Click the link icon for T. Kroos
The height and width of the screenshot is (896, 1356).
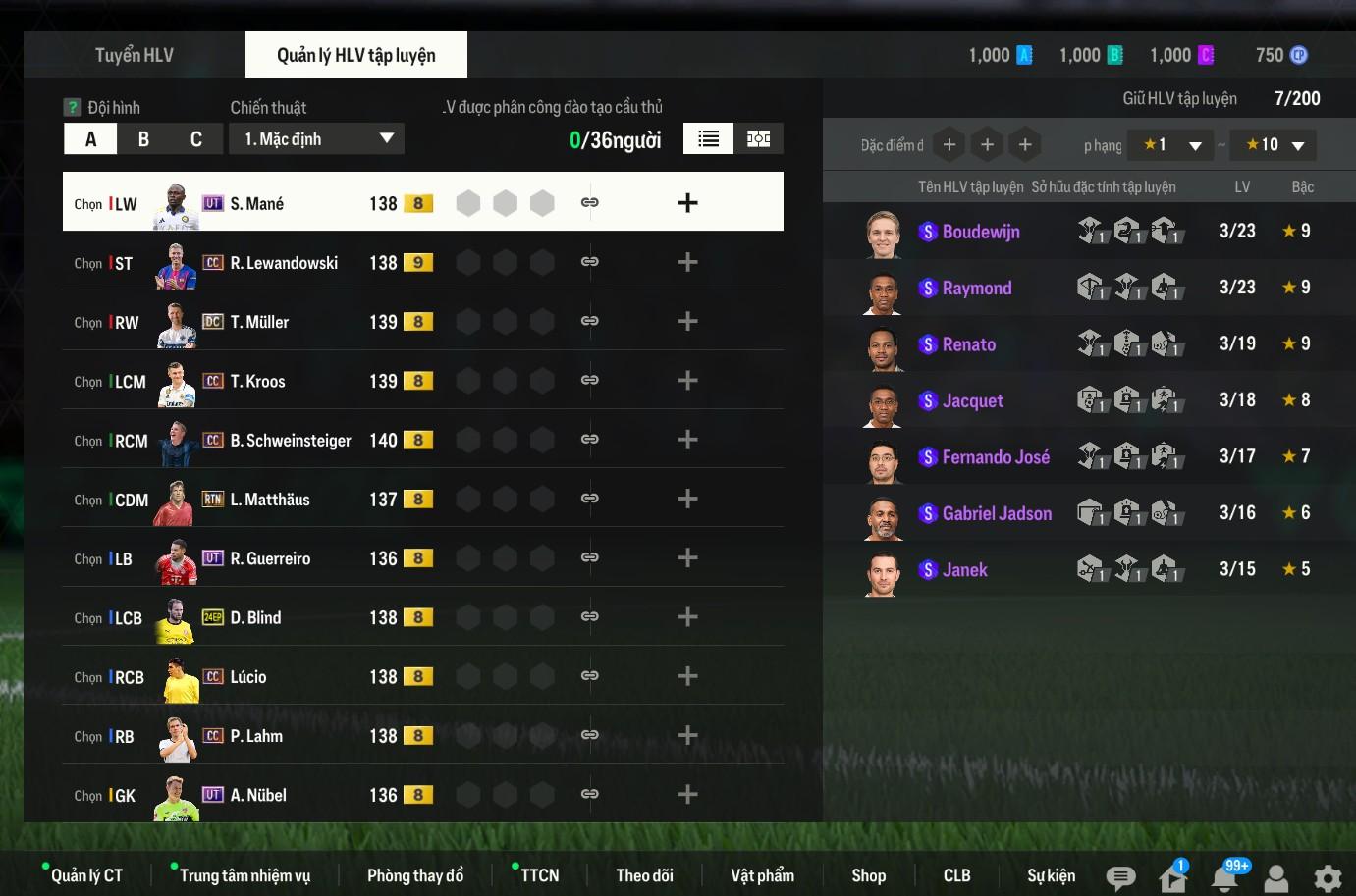[x=589, y=381]
